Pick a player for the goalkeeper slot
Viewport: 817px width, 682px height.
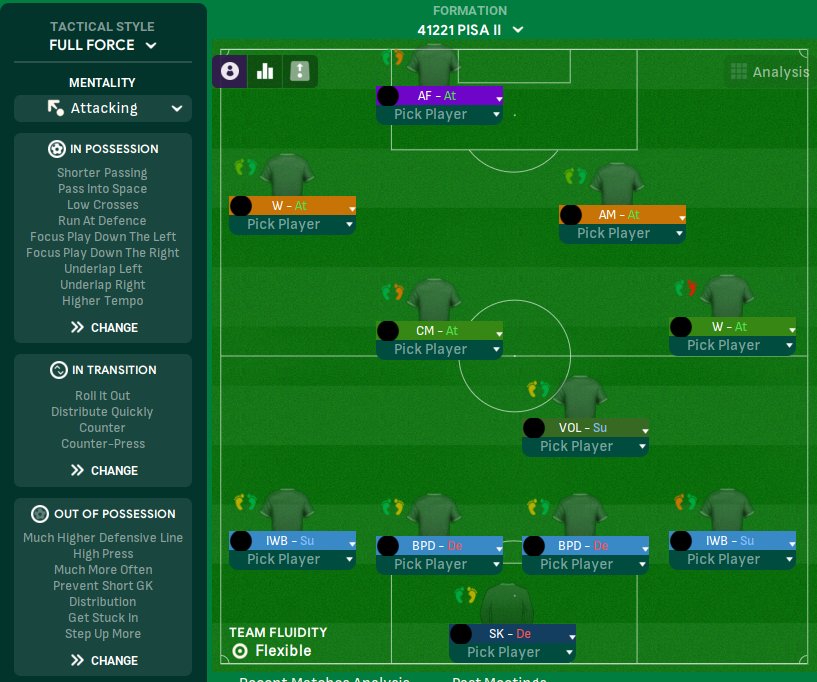pos(512,652)
